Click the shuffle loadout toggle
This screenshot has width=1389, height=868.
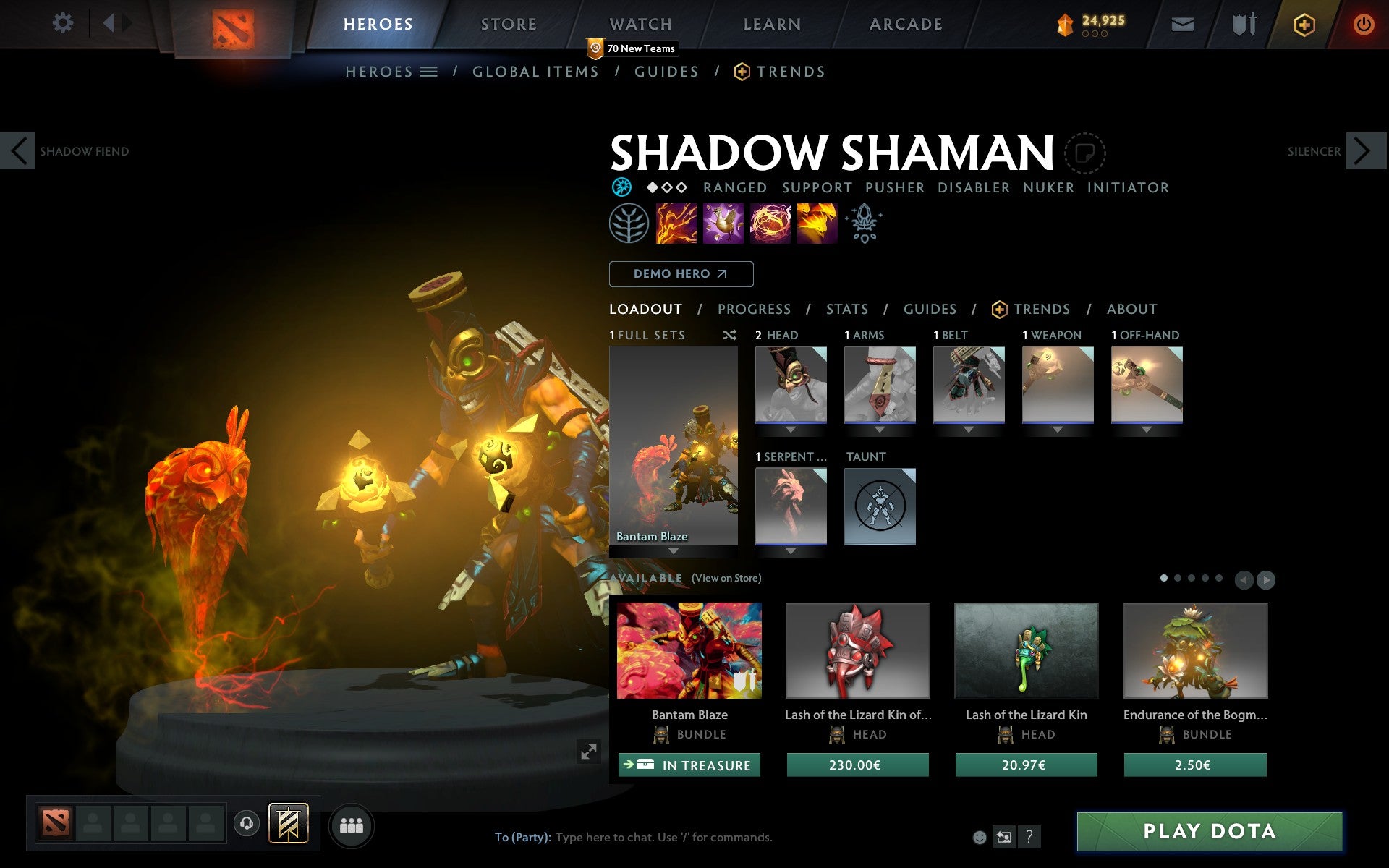[x=729, y=335]
